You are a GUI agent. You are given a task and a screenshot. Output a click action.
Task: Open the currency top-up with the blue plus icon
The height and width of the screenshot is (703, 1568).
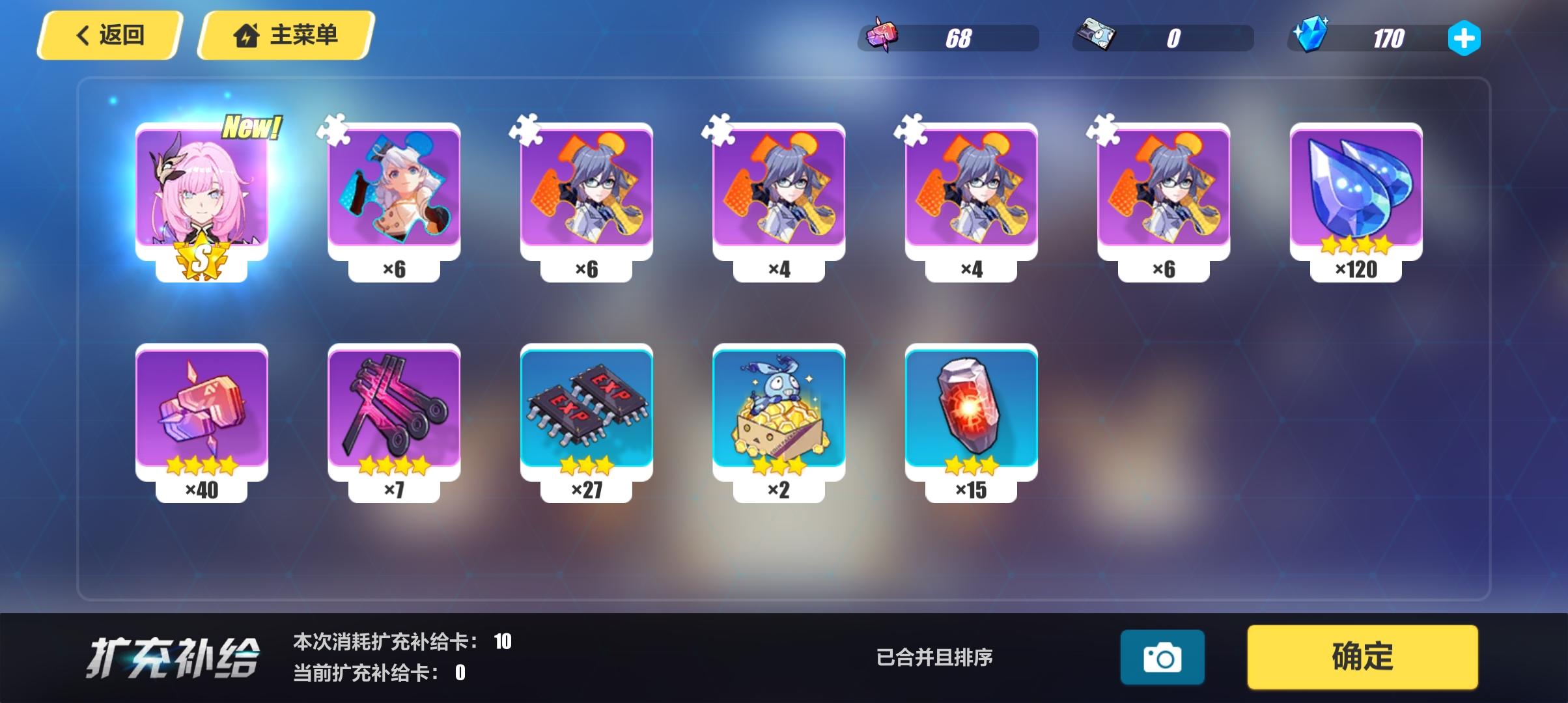[1465, 39]
